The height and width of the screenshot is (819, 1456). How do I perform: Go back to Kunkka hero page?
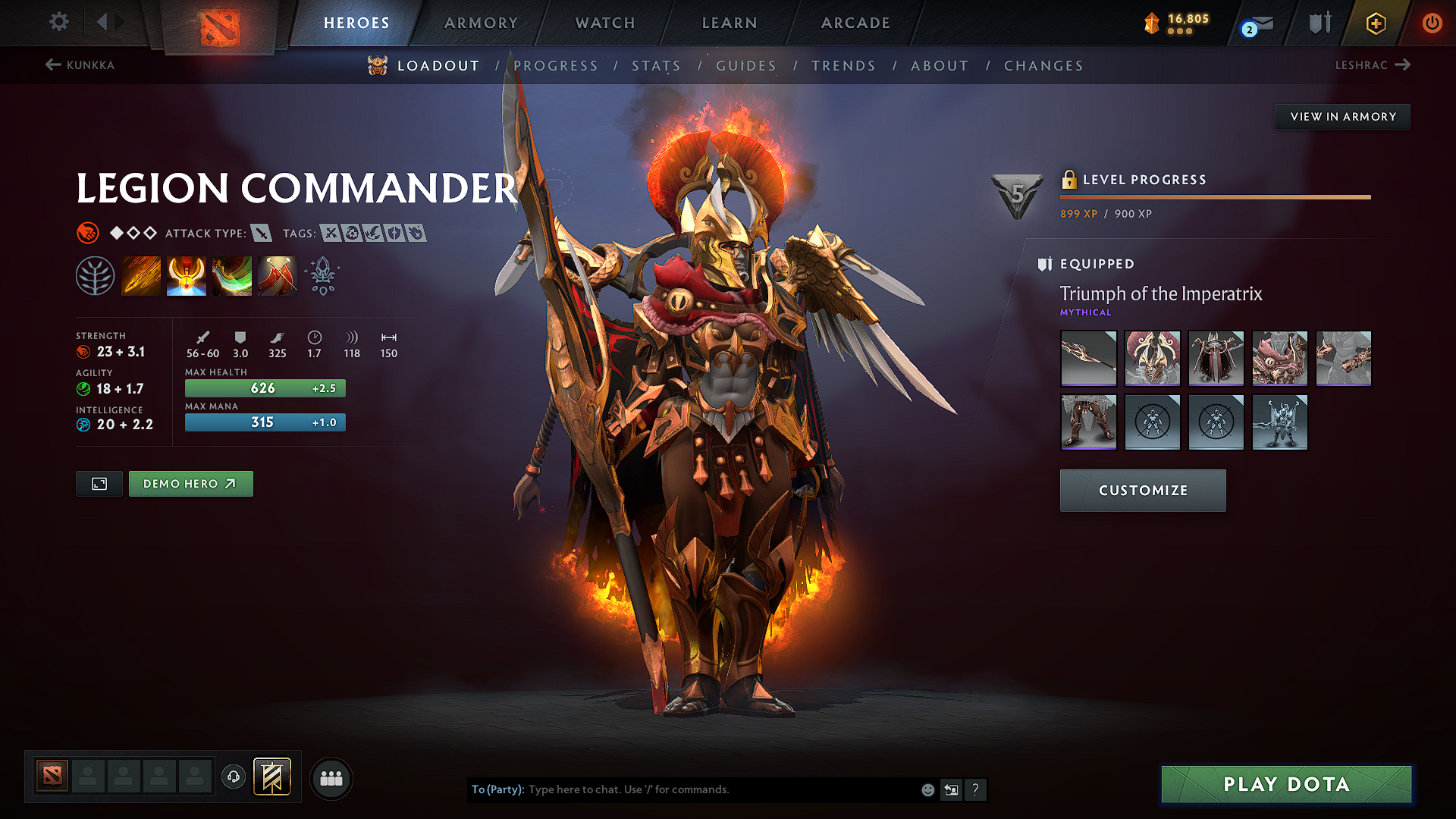tap(81, 65)
